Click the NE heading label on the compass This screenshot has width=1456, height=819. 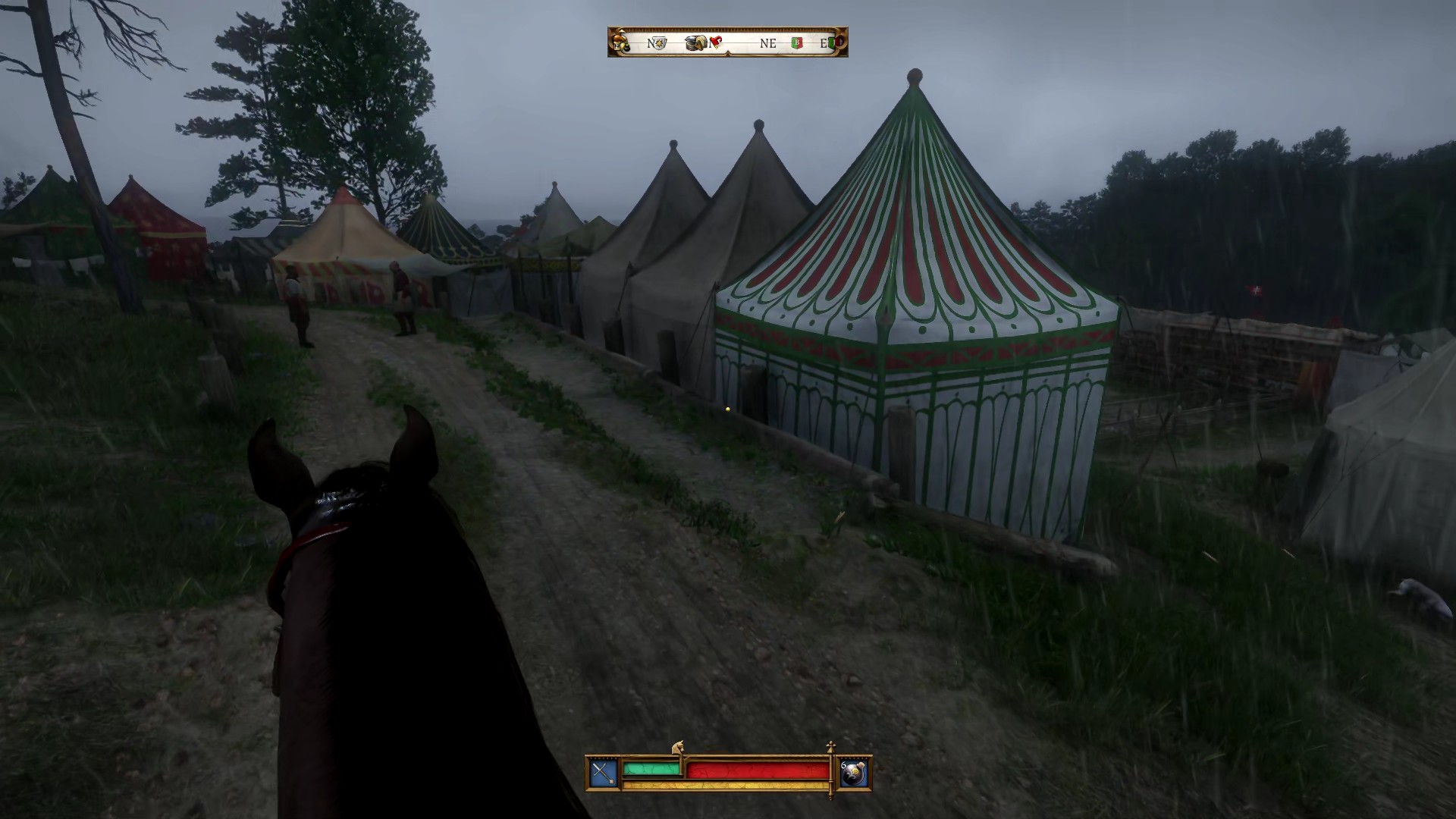(768, 42)
